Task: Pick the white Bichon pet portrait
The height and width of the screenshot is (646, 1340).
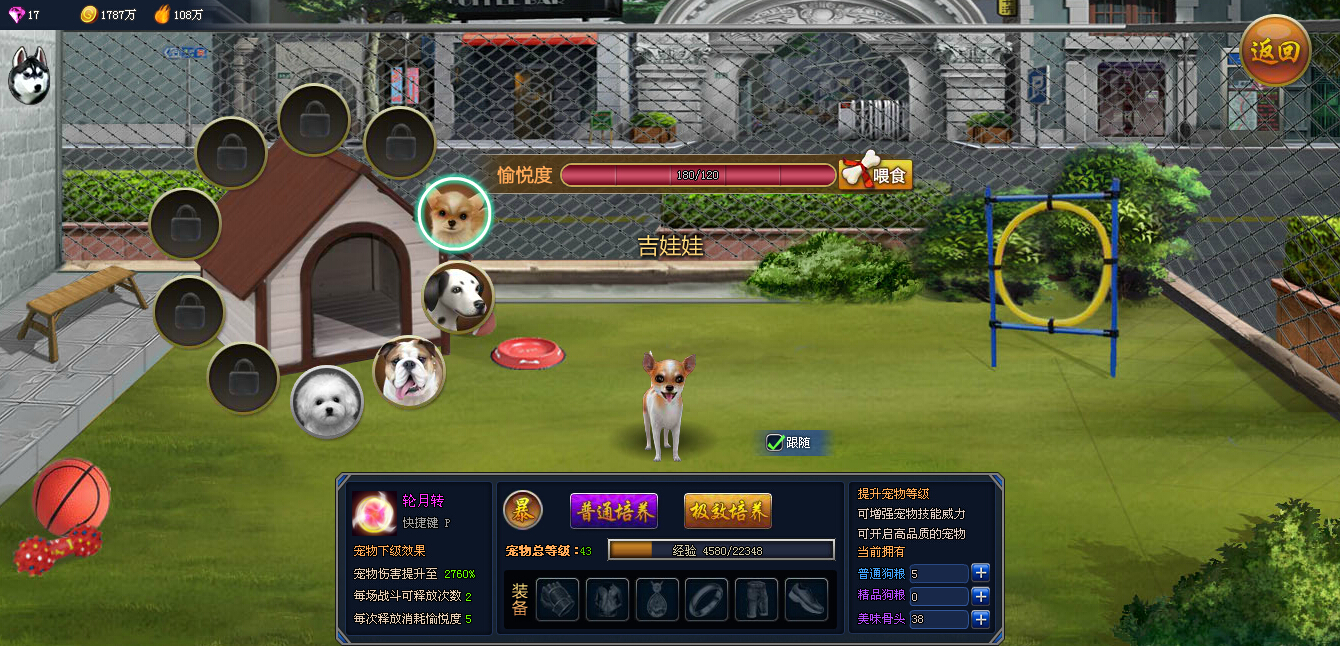Action: [326, 402]
